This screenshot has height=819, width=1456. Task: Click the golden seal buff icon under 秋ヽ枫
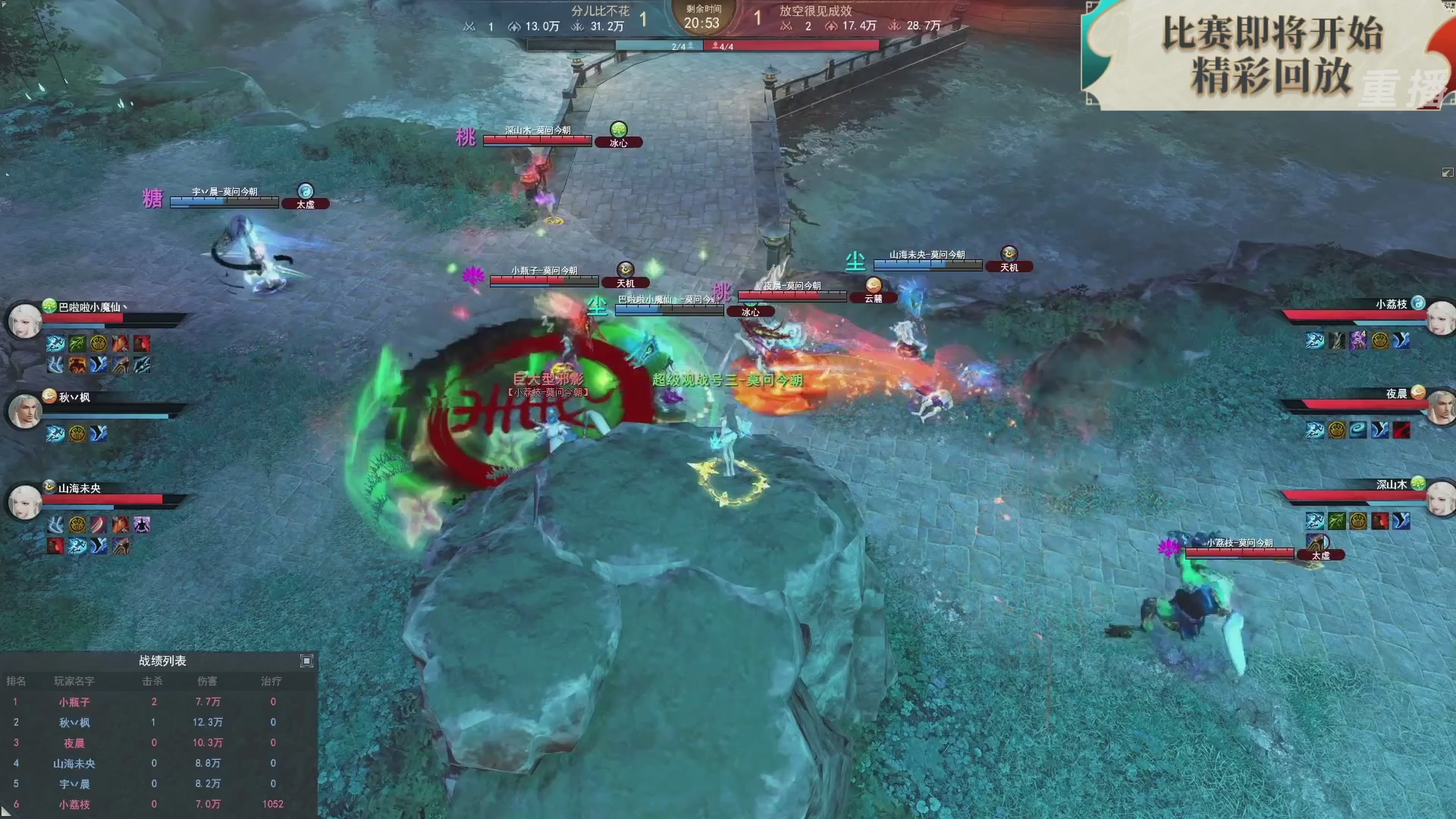77,434
